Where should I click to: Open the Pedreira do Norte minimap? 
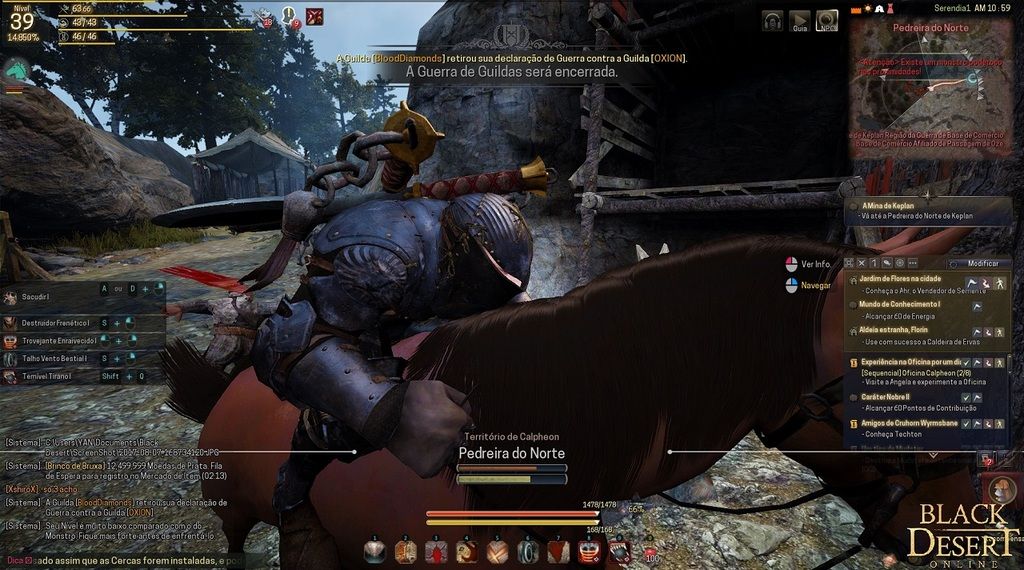pos(930,85)
